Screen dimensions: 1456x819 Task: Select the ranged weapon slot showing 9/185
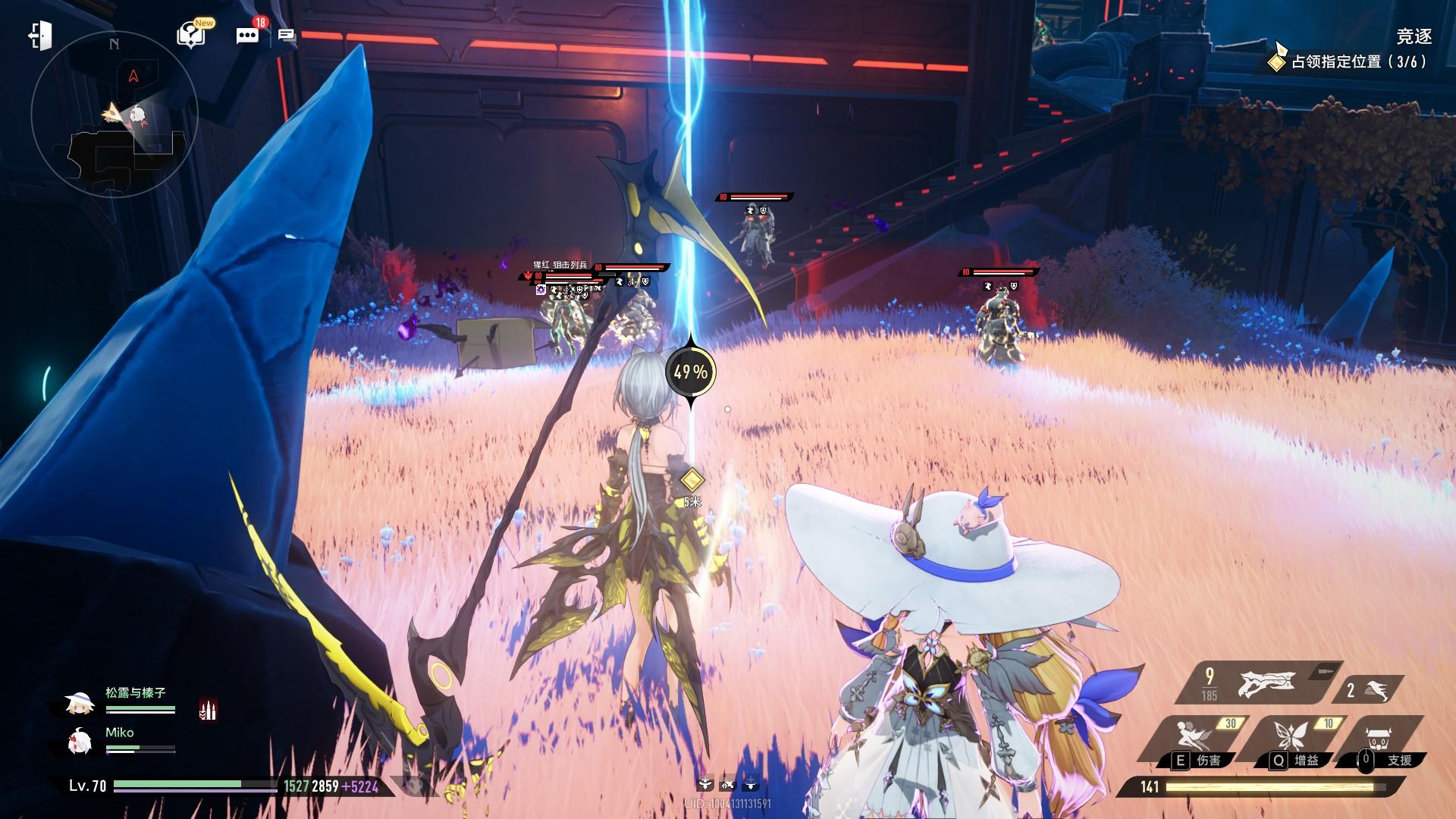pos(1253,684)
